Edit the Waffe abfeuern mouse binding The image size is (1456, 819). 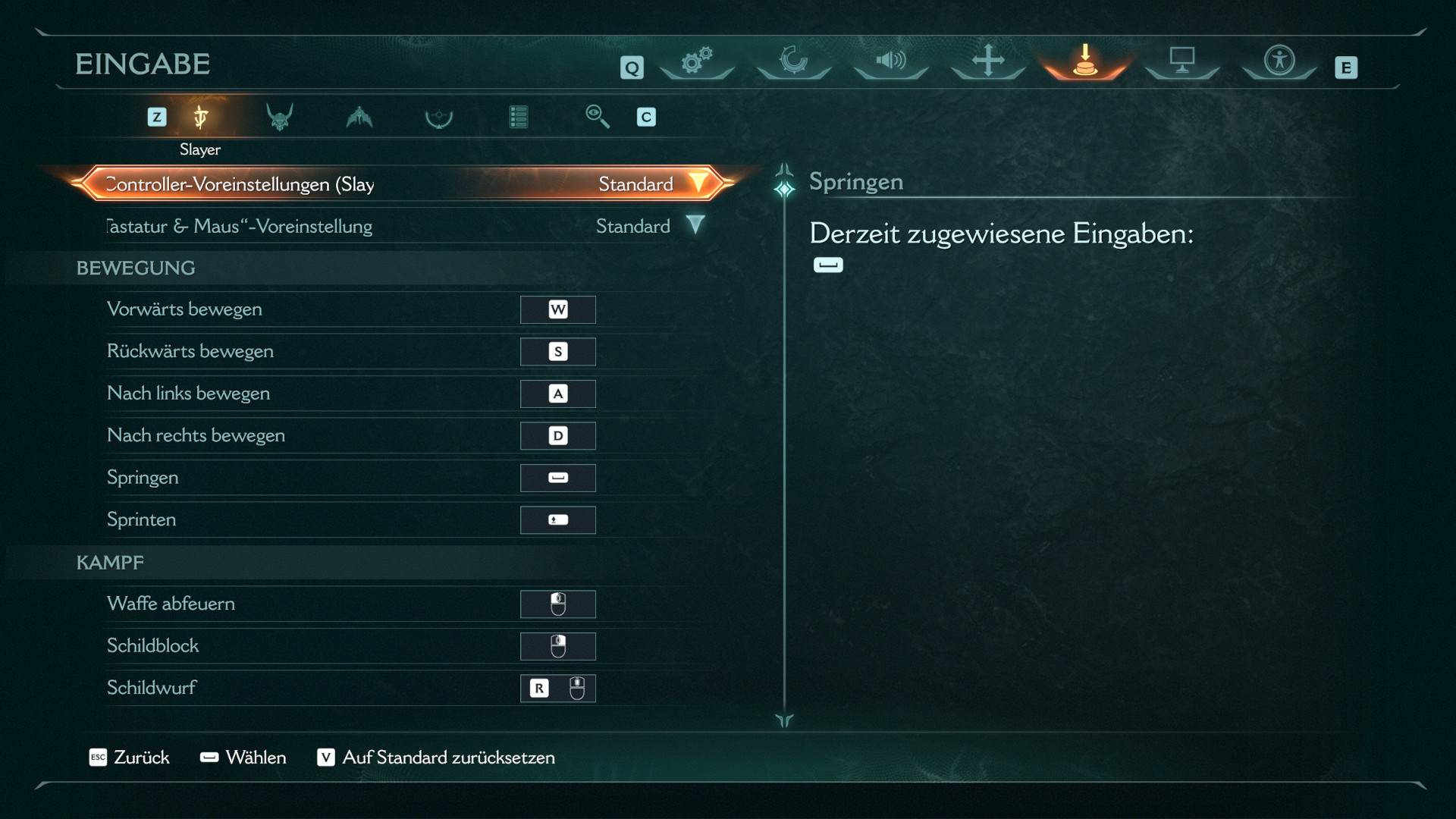pos(558,604)
